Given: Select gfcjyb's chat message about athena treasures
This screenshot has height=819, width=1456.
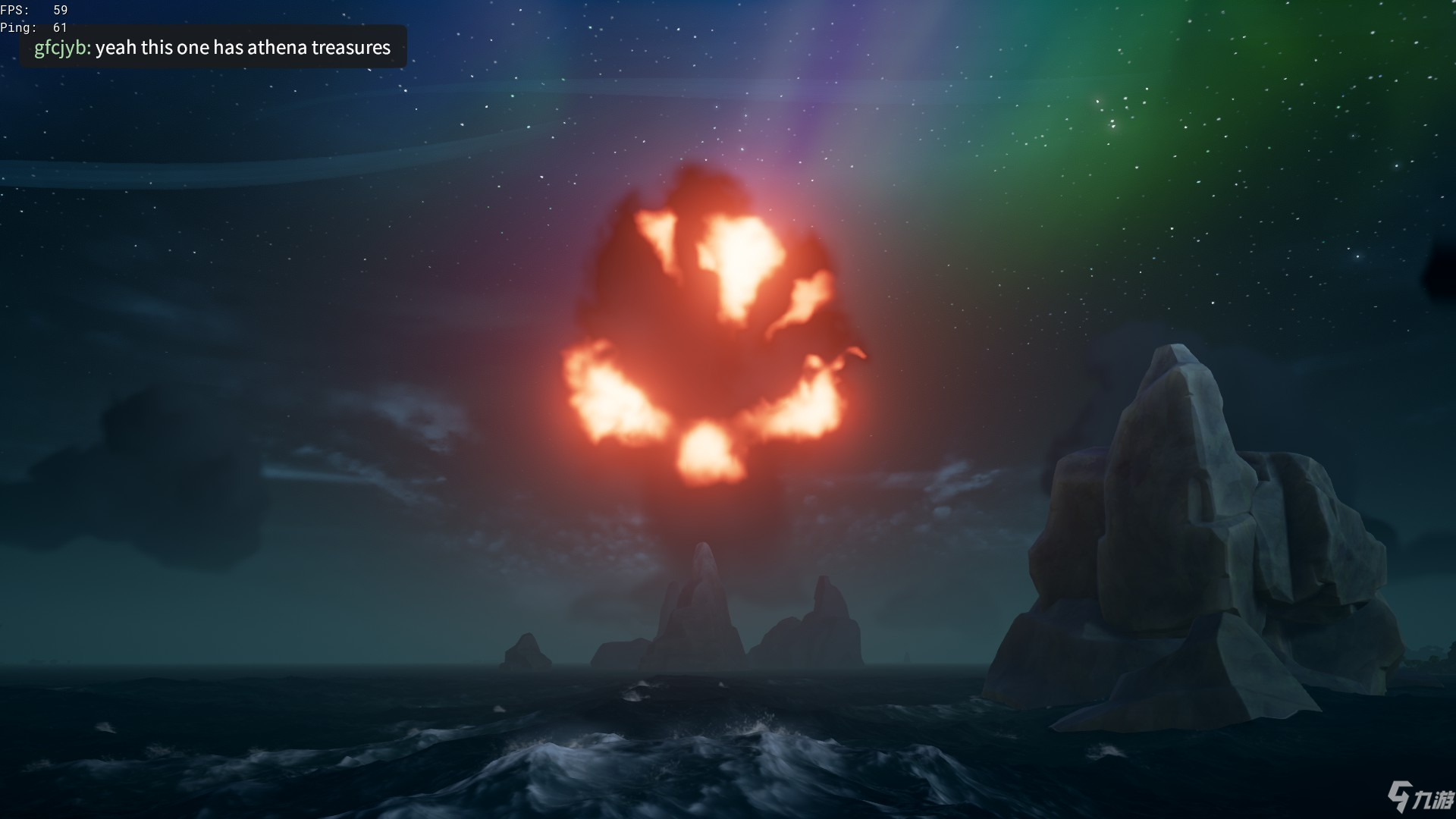Looking at the screenshot, I should (x=213, y=48).
